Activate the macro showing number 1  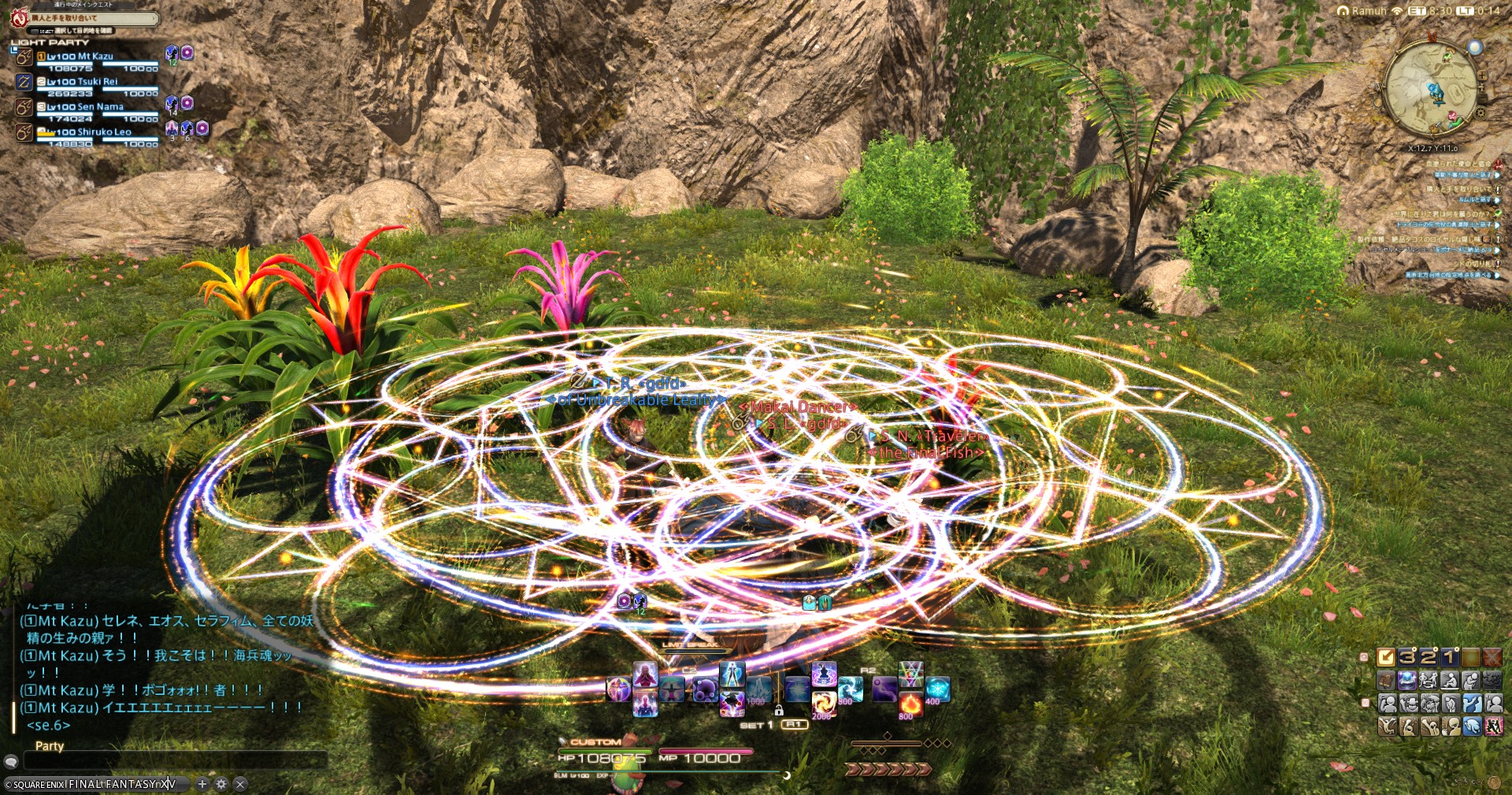(x=1450, y=657)
